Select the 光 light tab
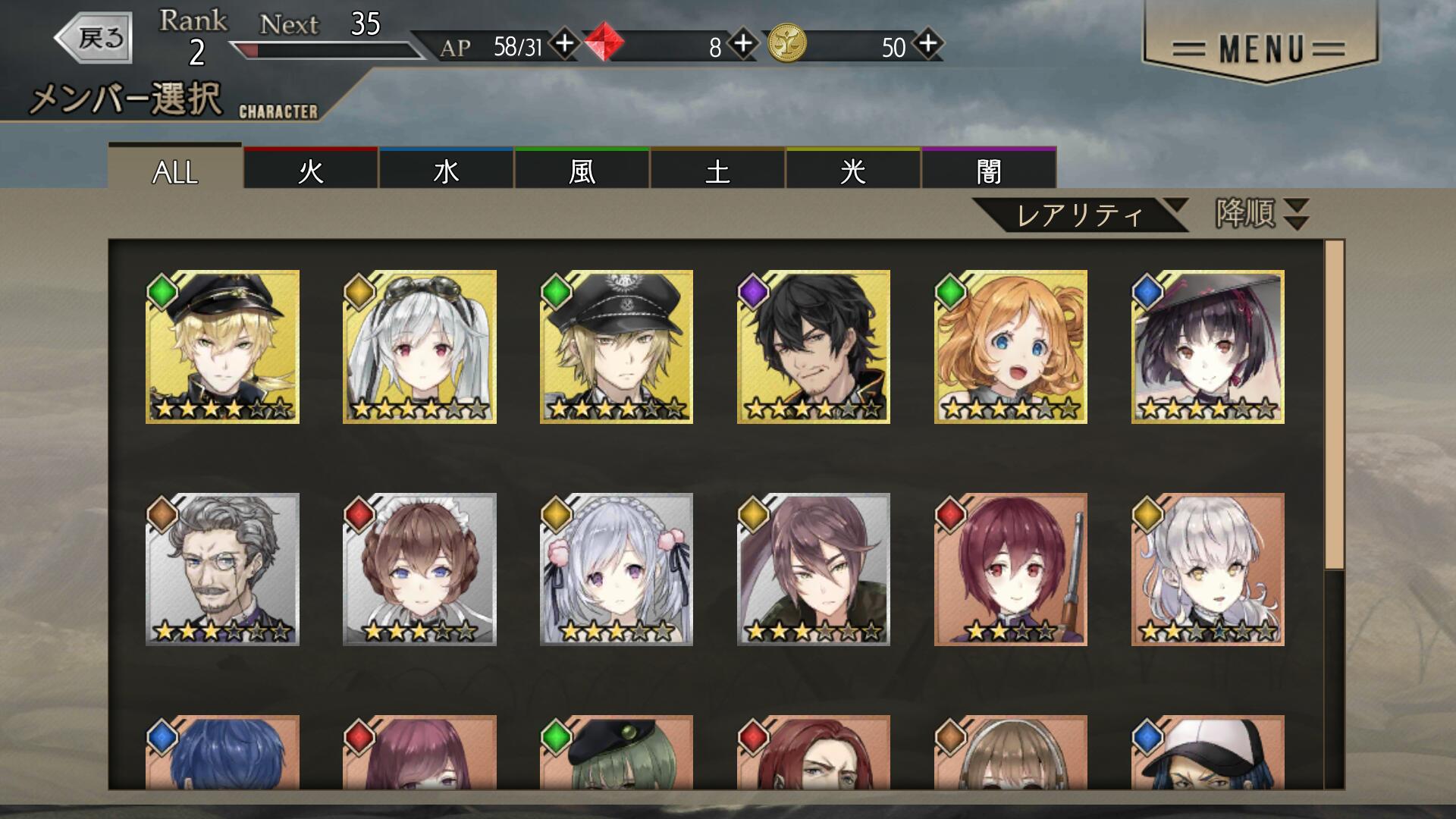 pyautogui.click(x=853, y=170)
